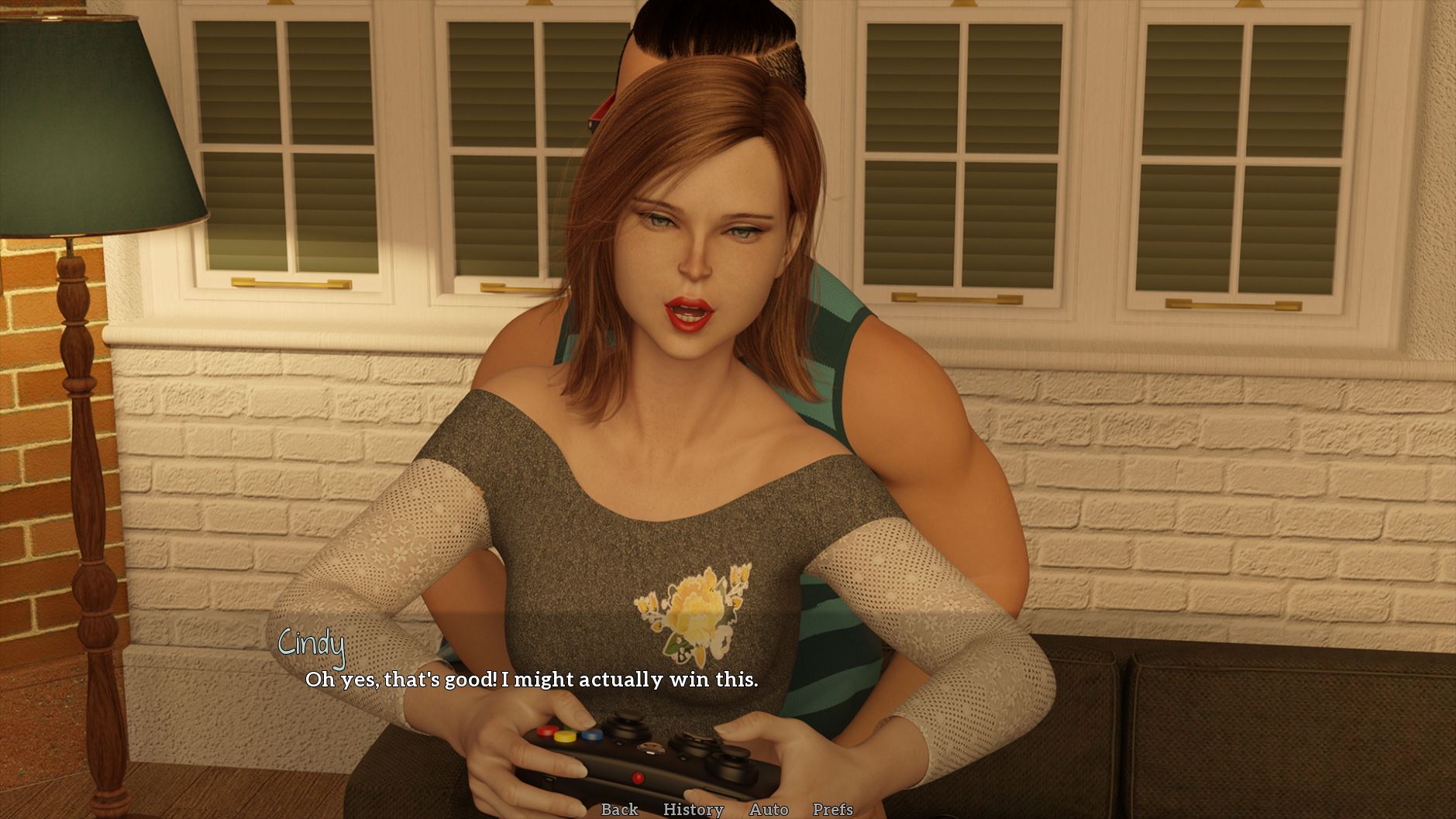The width and height of the screenshot is (1456, 819).
Task: Open the Prefs menu
Action: 832,809
